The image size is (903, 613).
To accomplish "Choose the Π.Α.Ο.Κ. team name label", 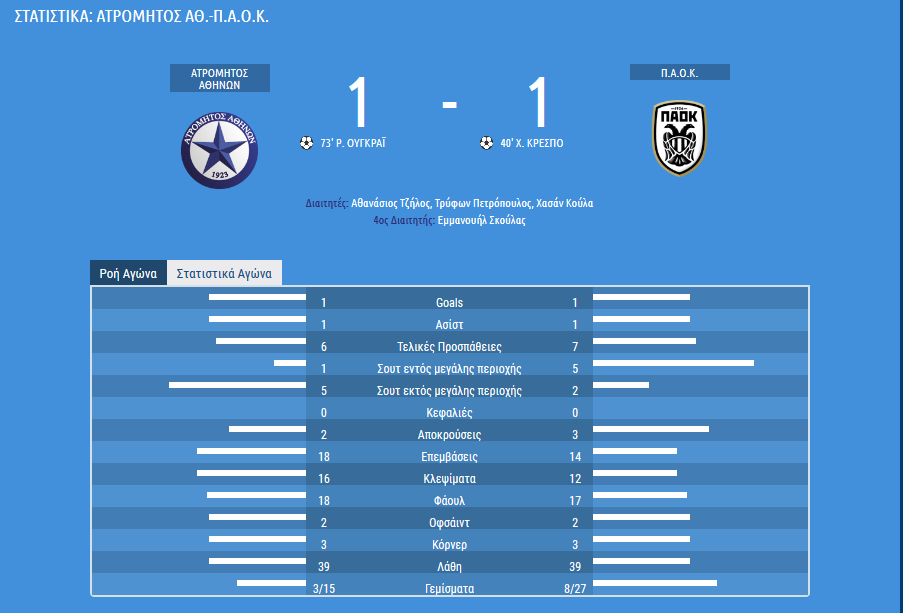I will (x=680, y=73).
